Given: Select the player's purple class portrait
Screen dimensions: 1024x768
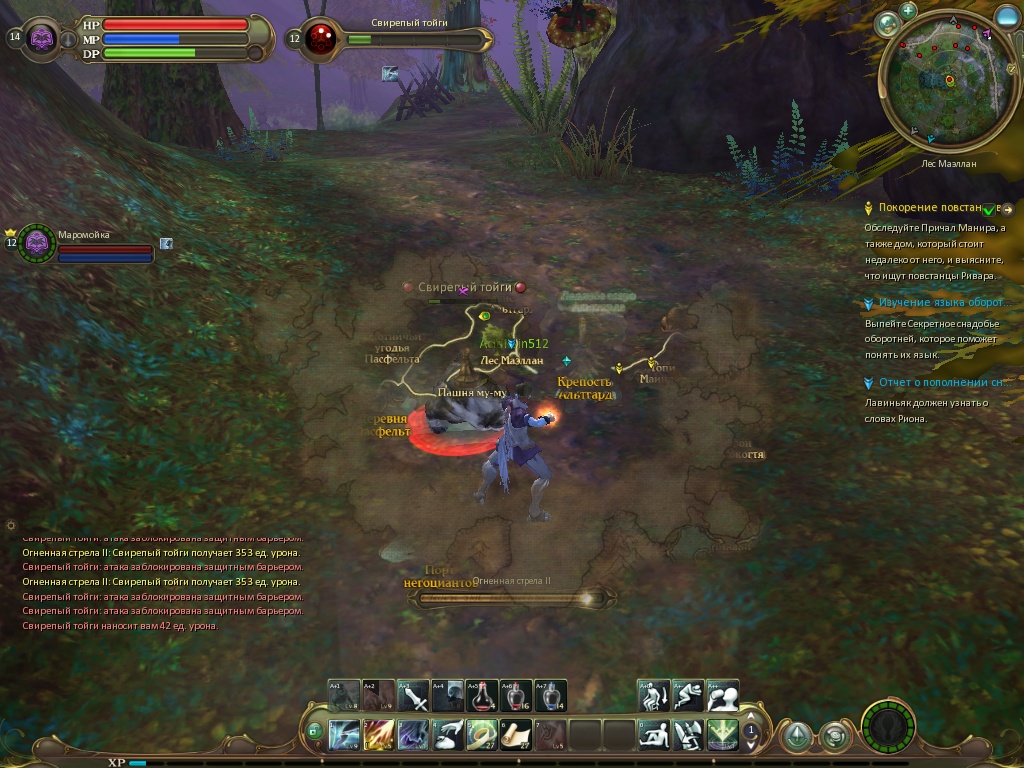Looking at the screenshot, I should pos(42,39).
